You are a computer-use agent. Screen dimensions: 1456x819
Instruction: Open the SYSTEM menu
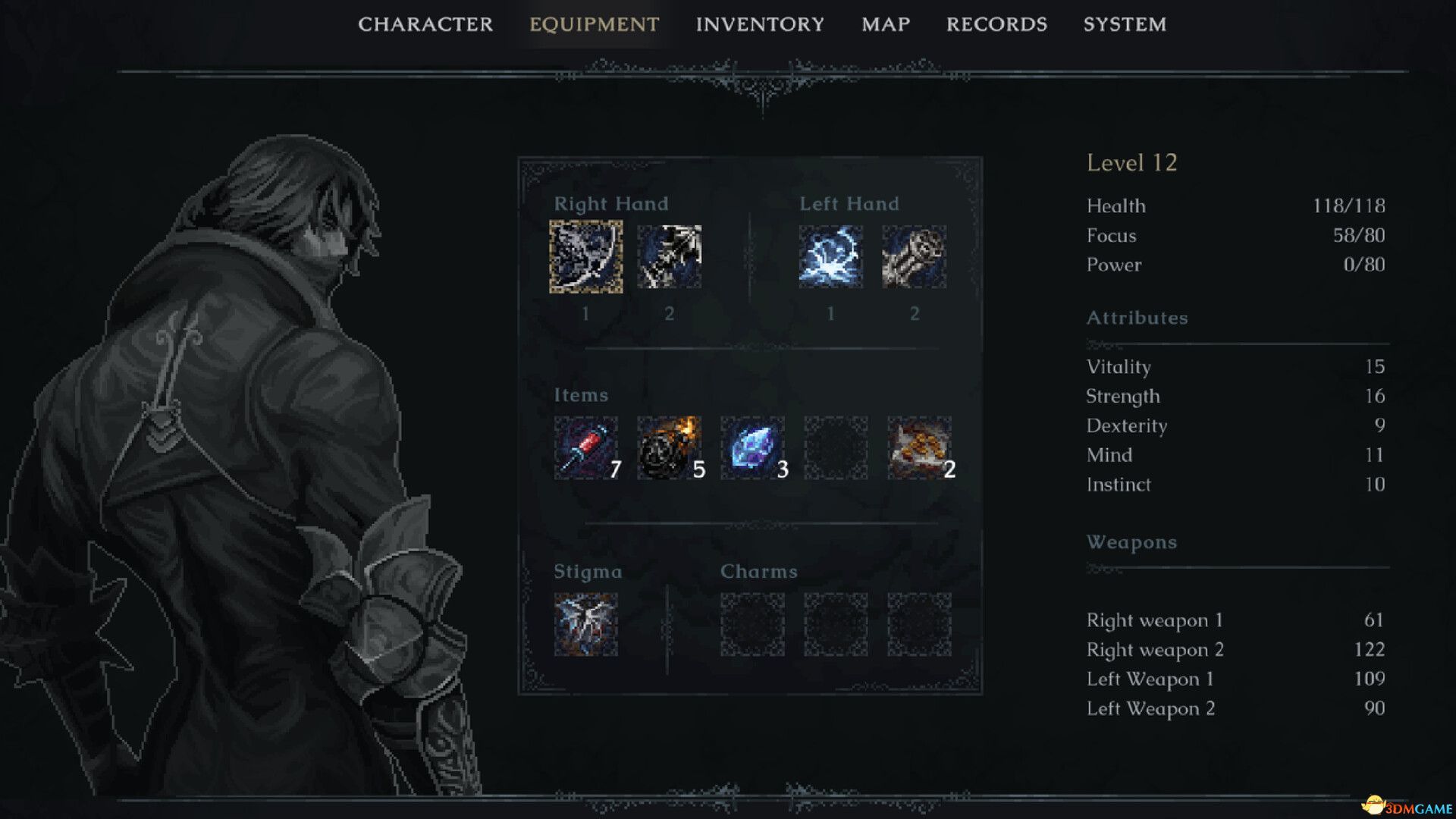click(x=1125, y=24)
